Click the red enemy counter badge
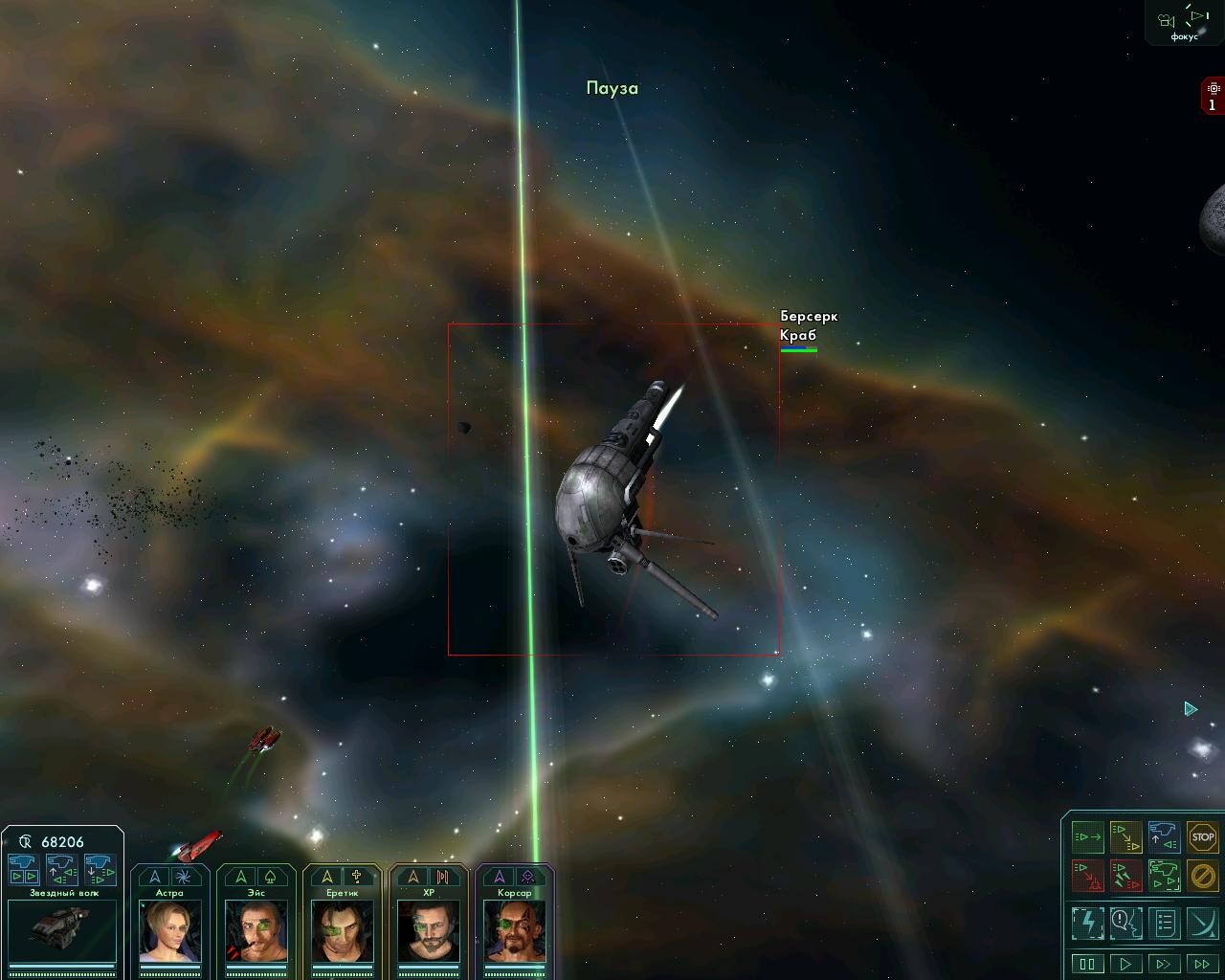This screenshot has height=980, width=1225. pyautogui.click(x=1213, y=97)
